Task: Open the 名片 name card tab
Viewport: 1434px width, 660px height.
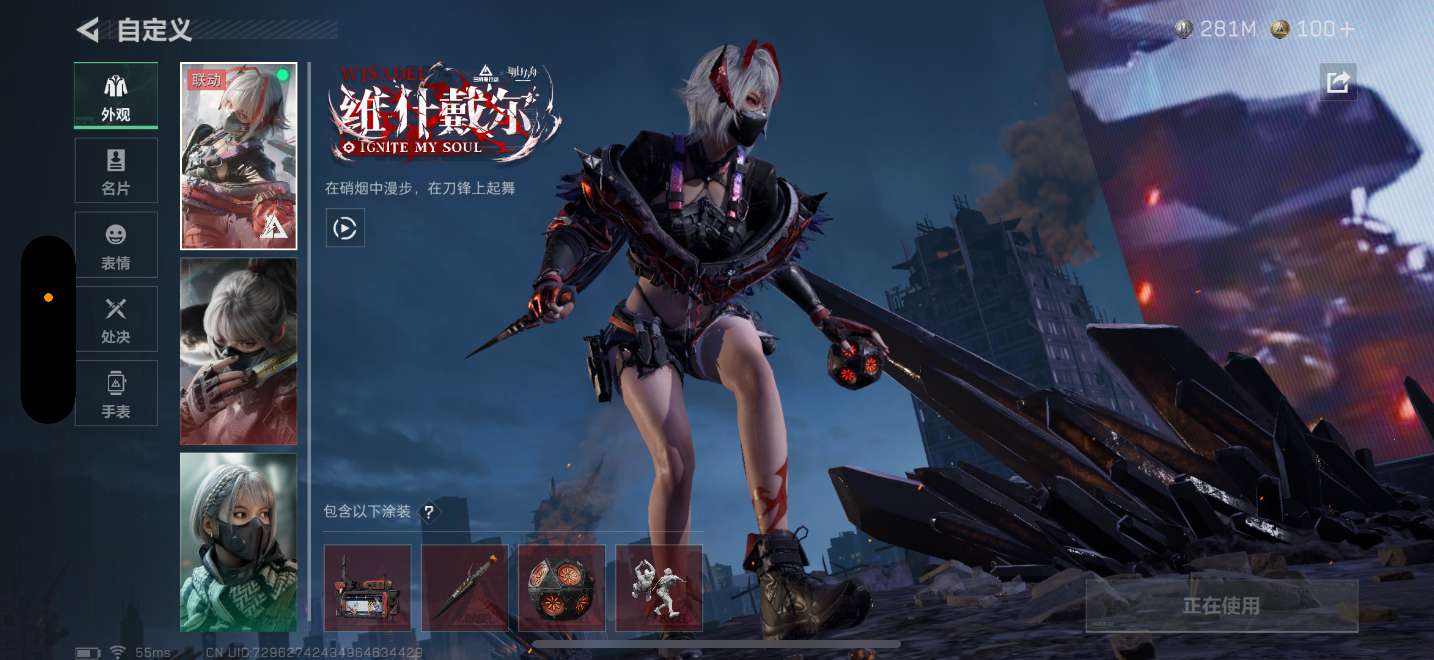Action: click(x=116, y=171)
